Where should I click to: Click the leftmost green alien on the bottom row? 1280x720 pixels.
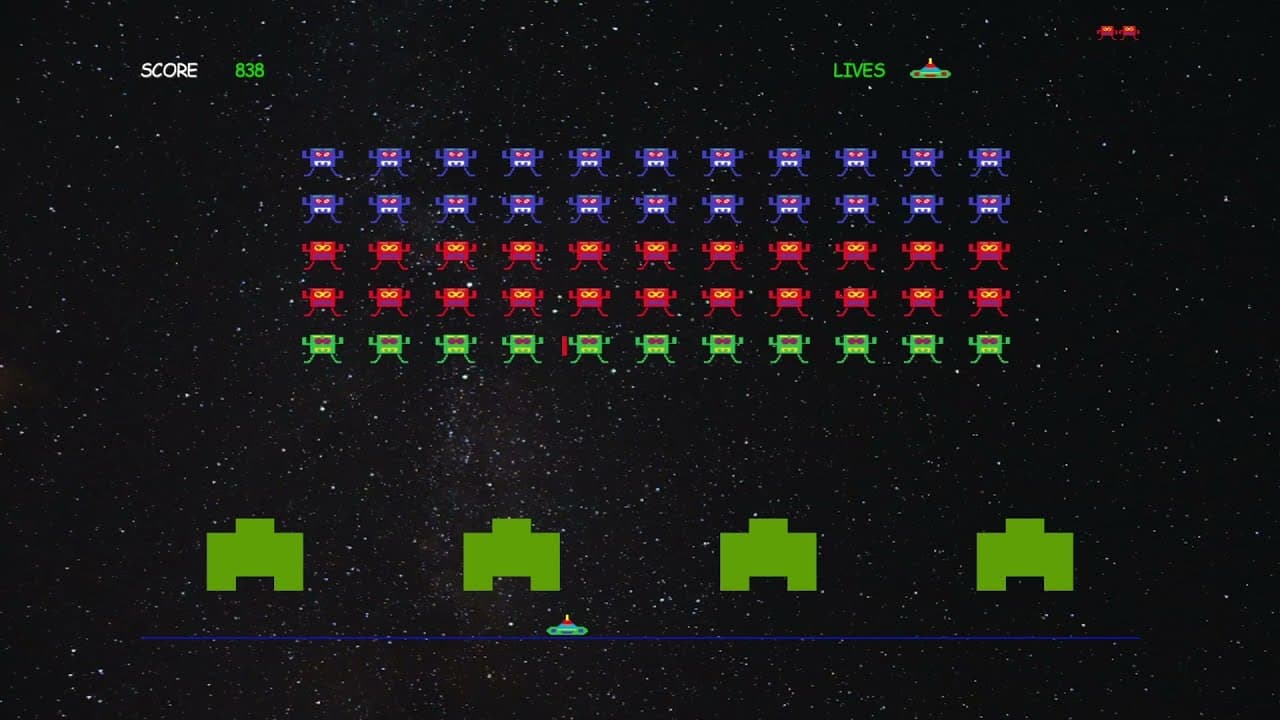[x=322, y=345]
